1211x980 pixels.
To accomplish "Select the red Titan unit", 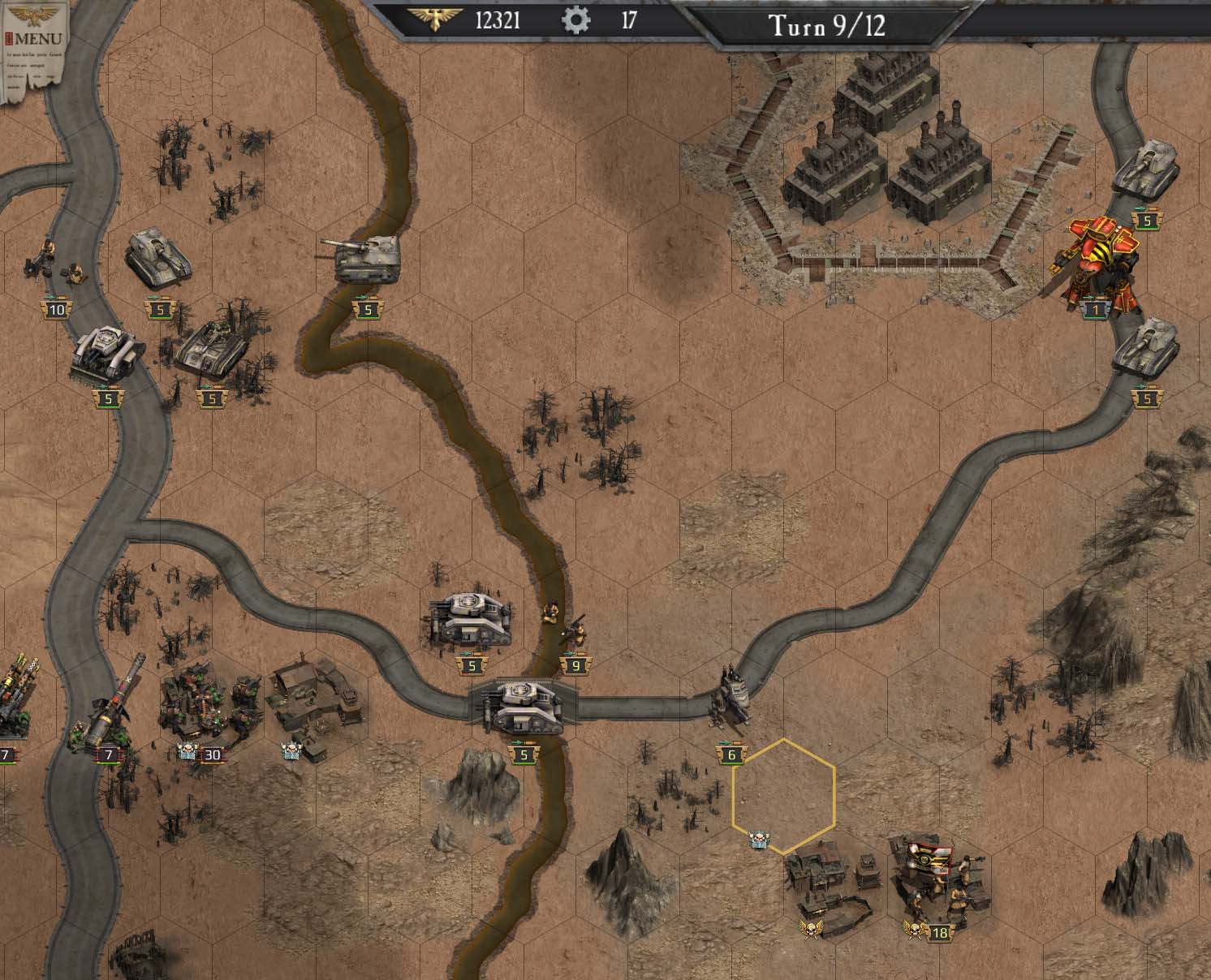I will pos(1096,260).
